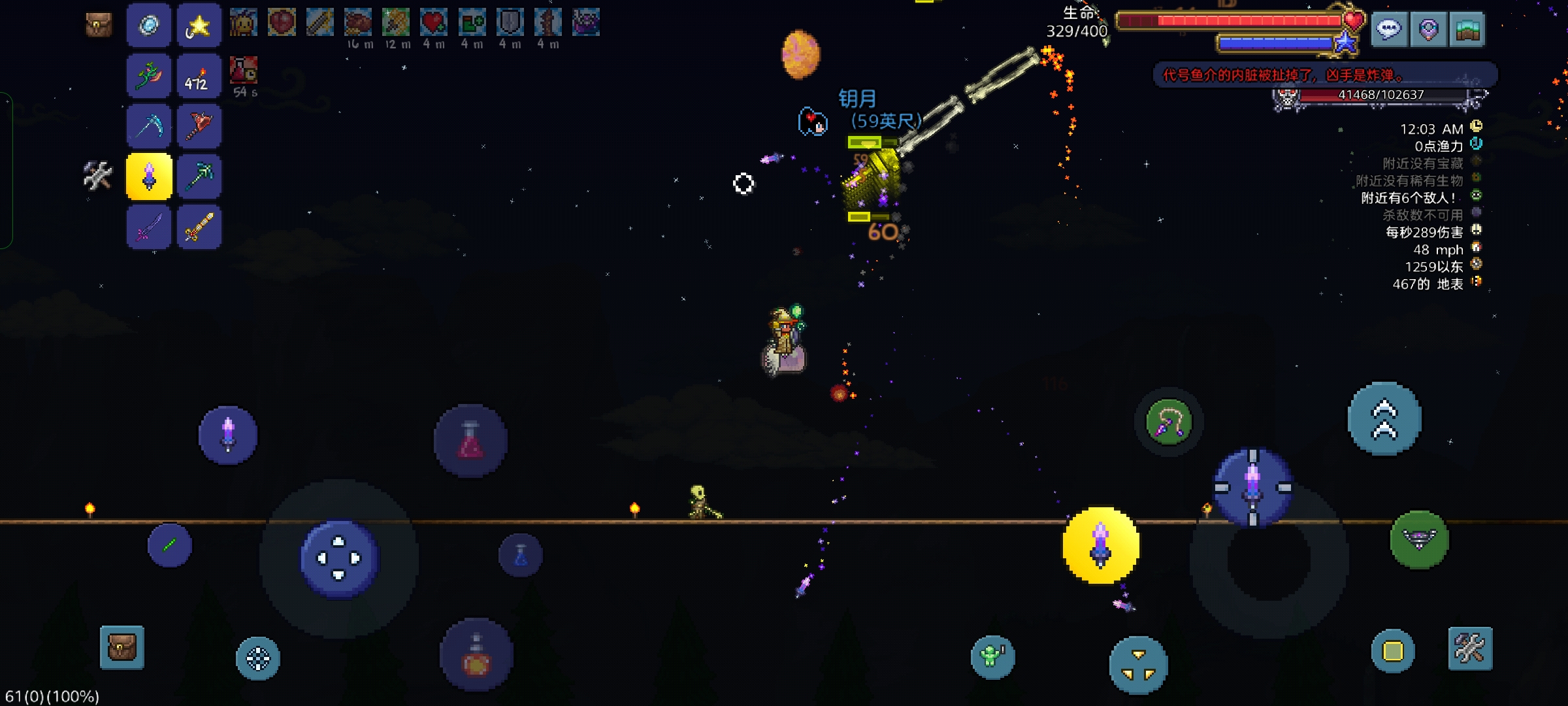Select the green thorny weapon slot
This screenshot has height=706, width=1568.
pyautogui.click(x=149, y=76)
